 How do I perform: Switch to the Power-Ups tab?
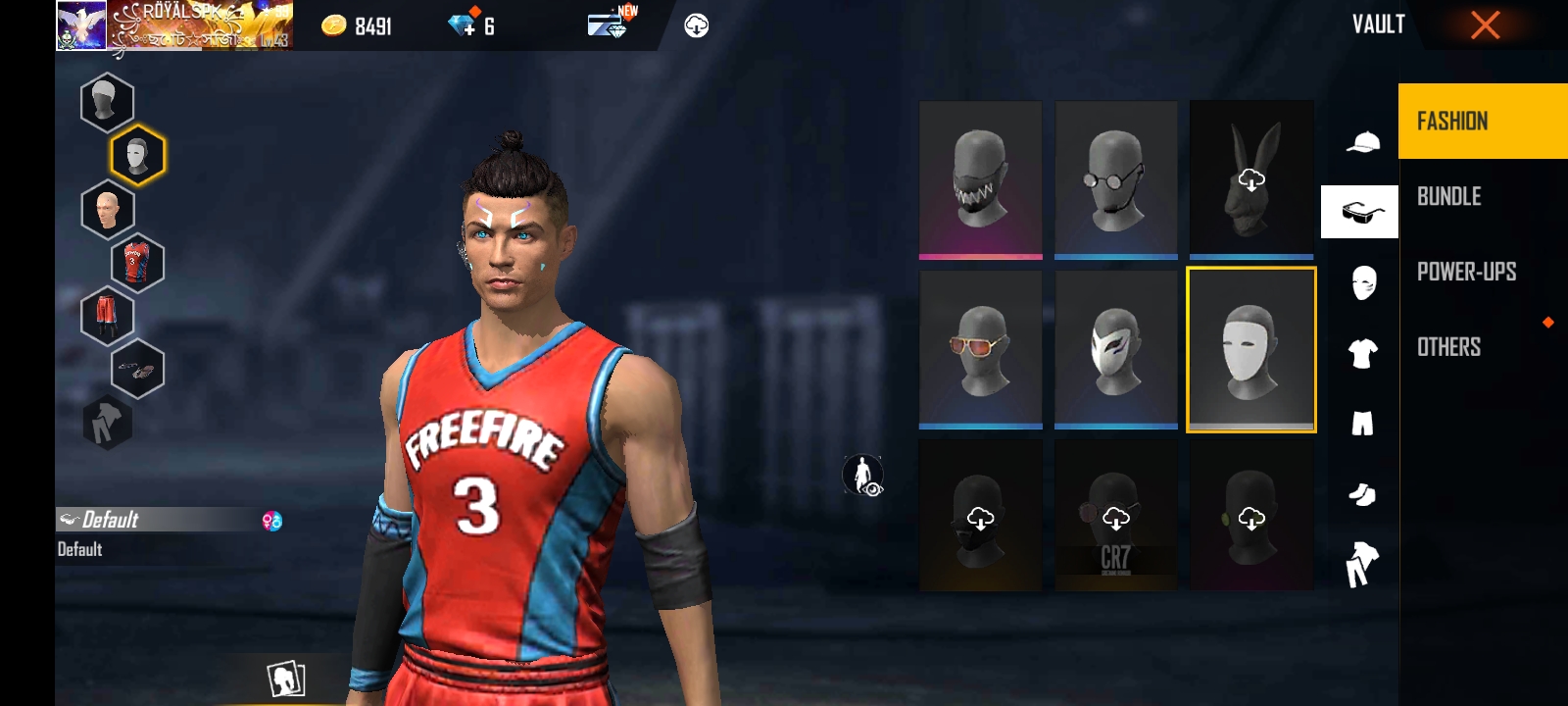1466,272
